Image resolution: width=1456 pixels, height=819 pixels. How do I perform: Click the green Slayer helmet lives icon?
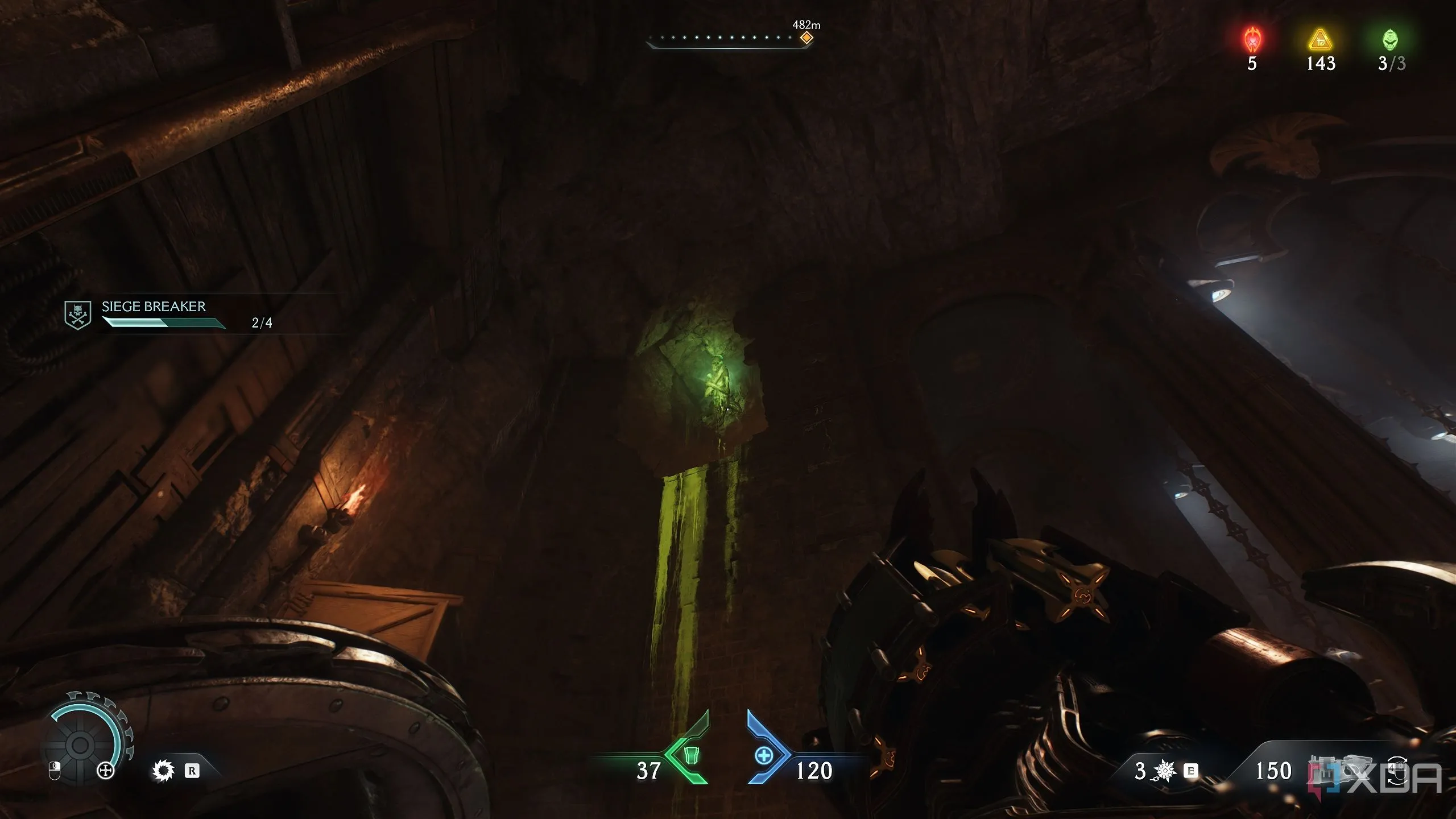pyautogui.click(x=1390, y=40)
